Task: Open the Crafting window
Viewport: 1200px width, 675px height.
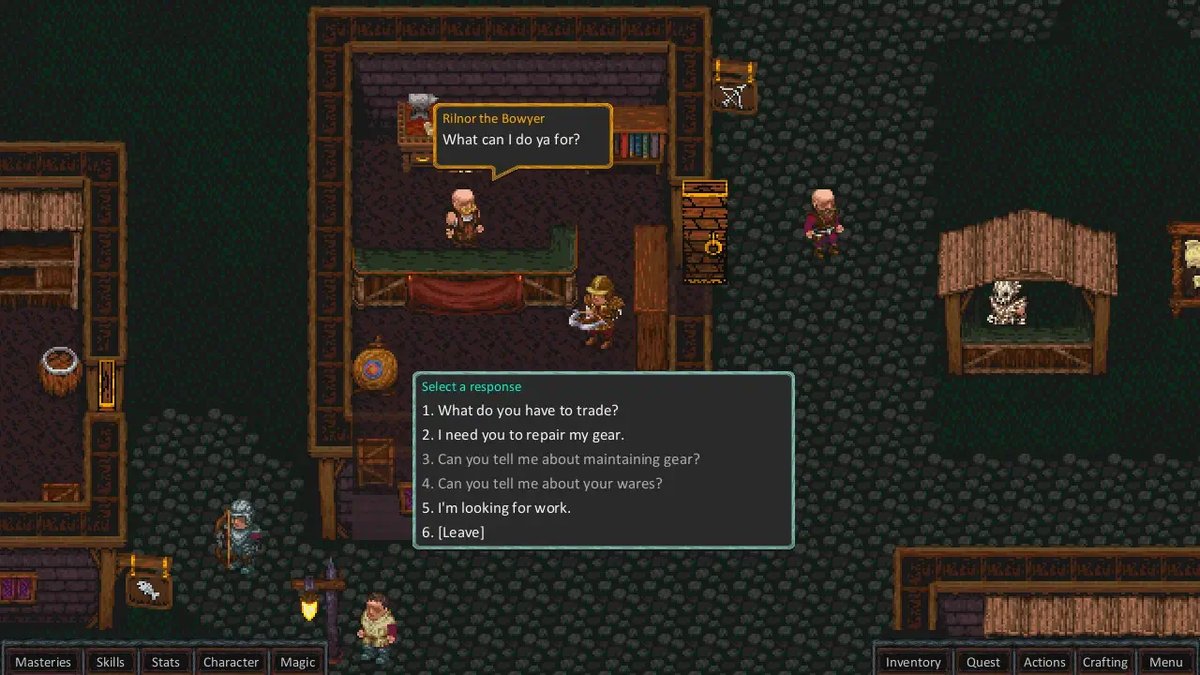Action: click(1105, 662)
